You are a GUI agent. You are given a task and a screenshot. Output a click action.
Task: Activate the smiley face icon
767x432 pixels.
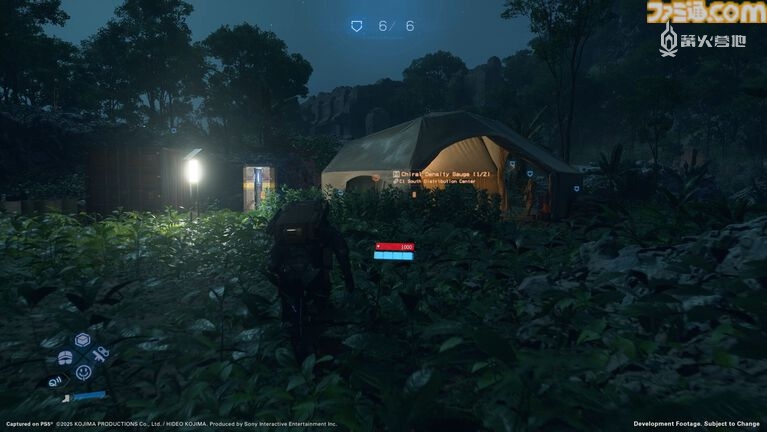click(83, 372)
